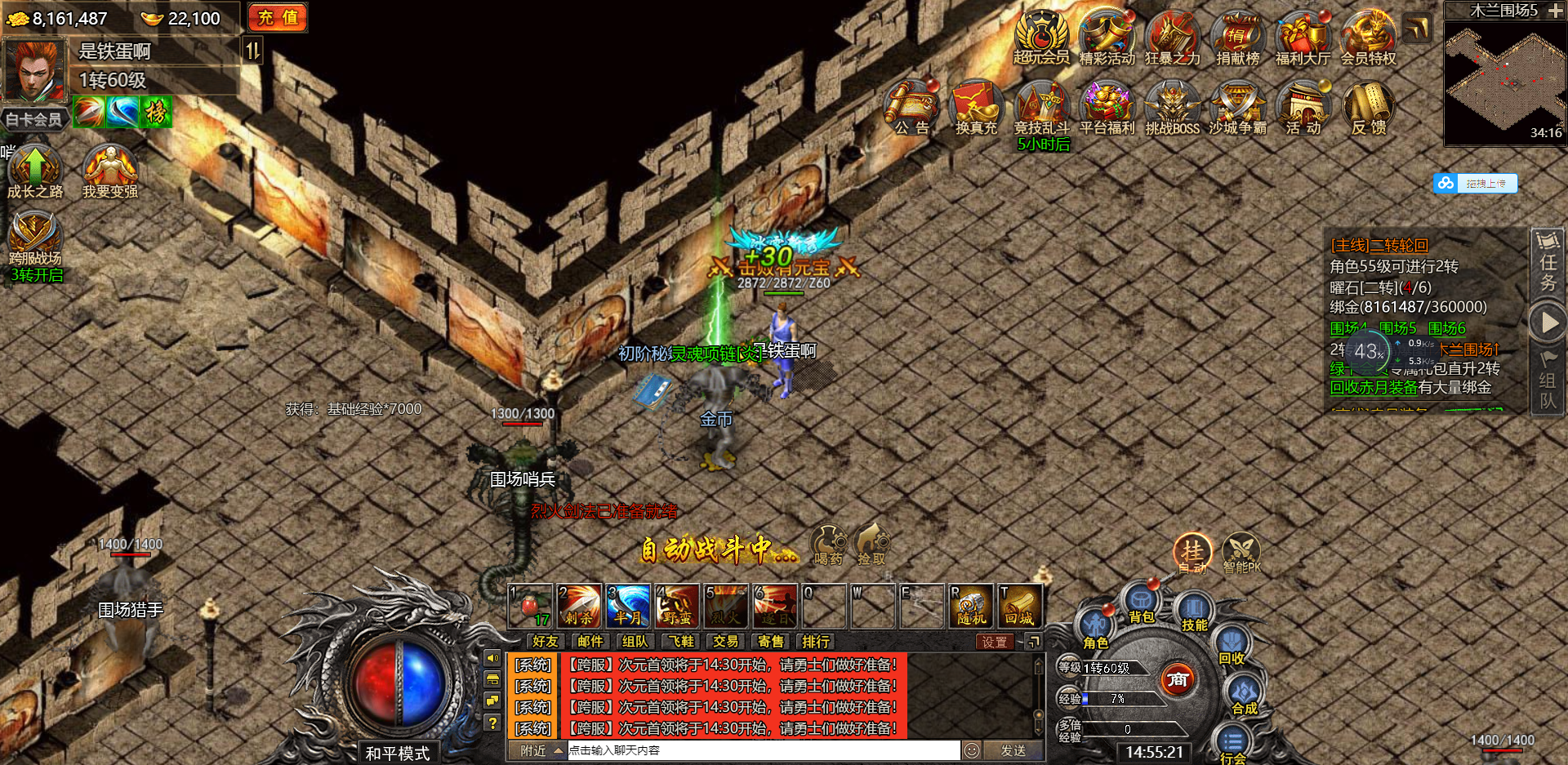Open the 跨服战场 cross-server battlefield icon
This screenshot has height=765, width=1568.
(34, 238)
